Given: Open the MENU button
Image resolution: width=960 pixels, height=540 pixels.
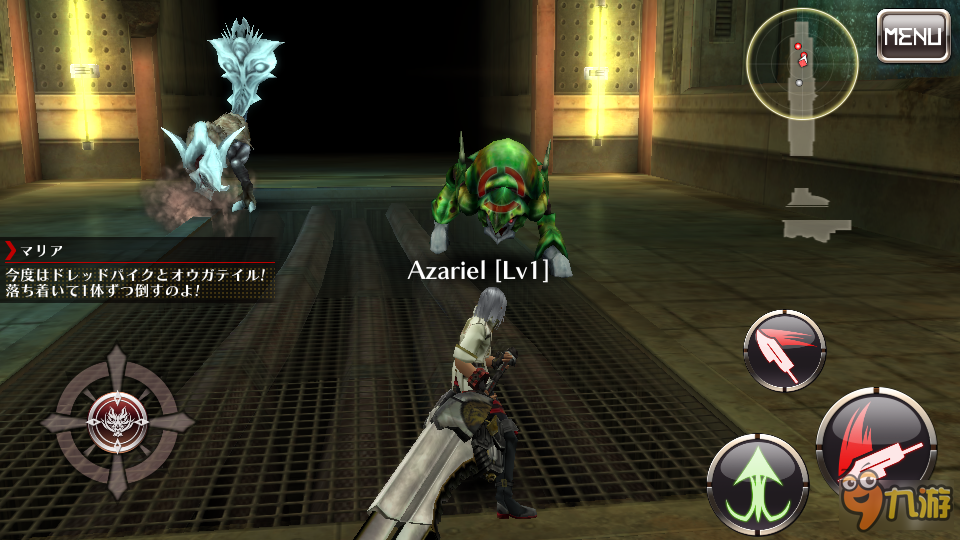Looking at the screenshot, I should tap(913, 36).
